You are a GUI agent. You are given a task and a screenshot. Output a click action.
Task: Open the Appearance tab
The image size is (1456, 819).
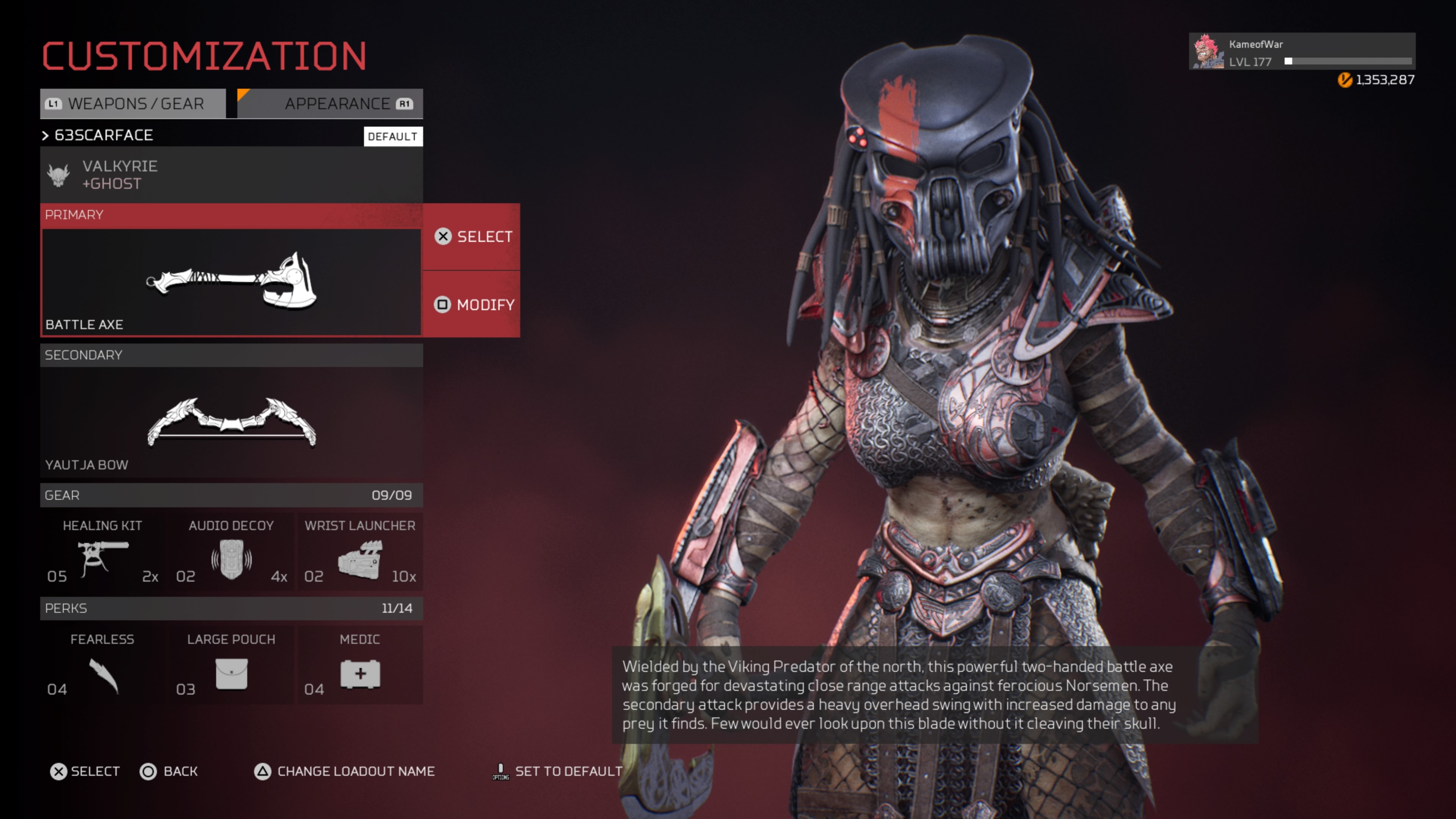pos(331,104)
